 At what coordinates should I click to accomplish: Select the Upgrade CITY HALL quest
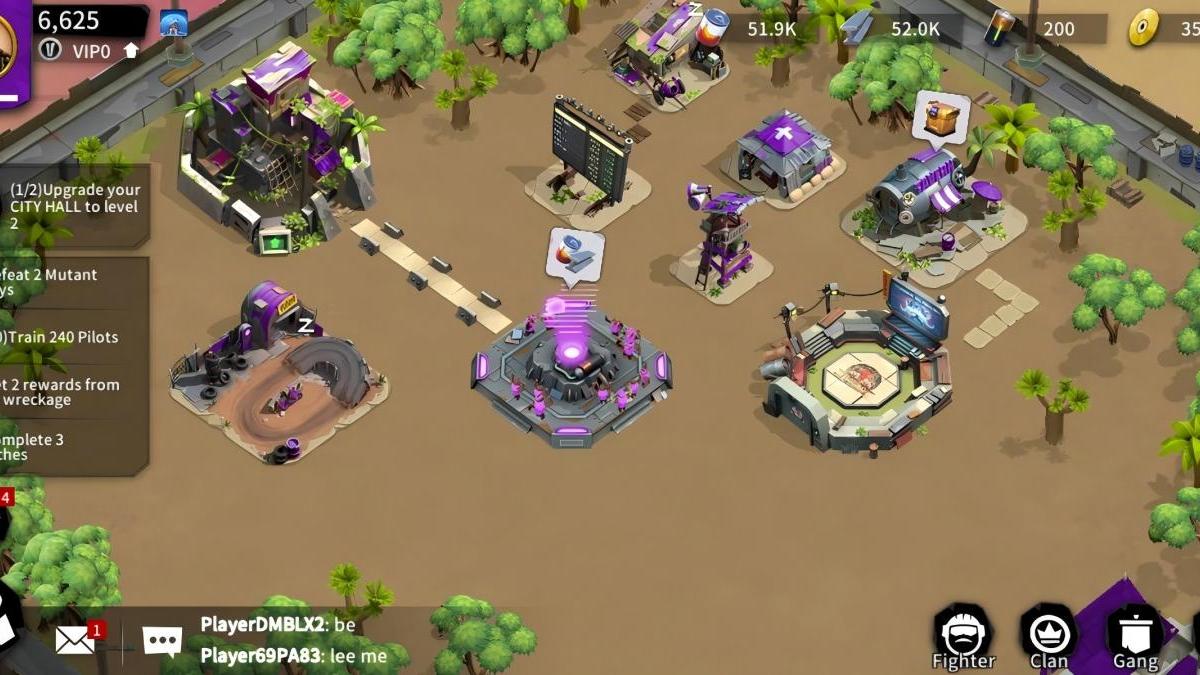[x=76, y=206]
